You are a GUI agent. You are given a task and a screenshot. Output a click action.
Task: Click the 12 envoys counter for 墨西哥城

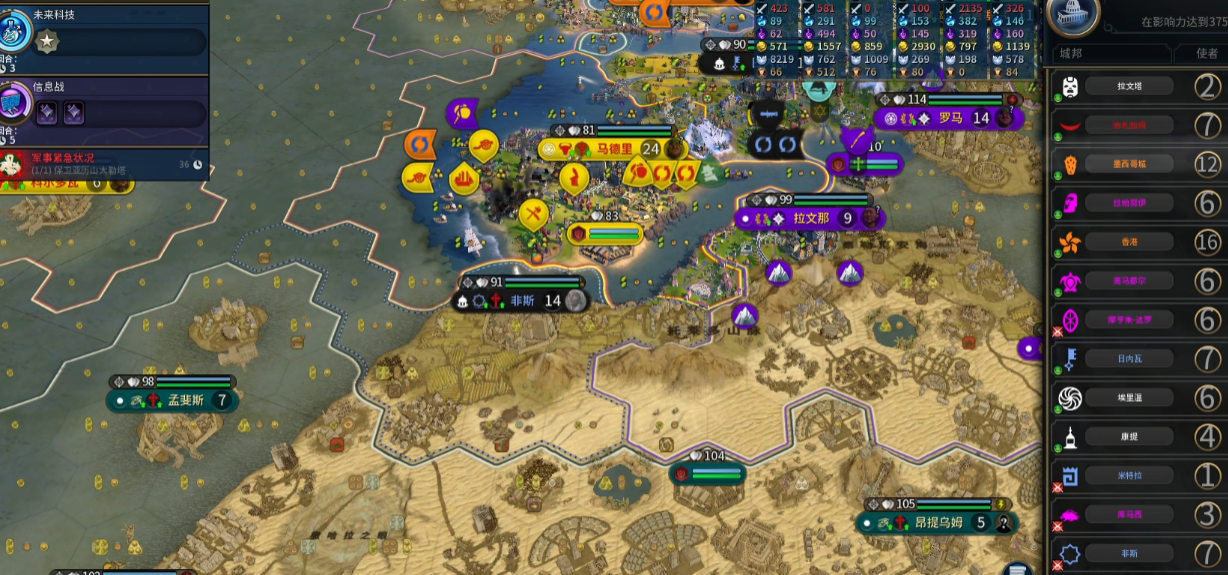[1208, 164]
